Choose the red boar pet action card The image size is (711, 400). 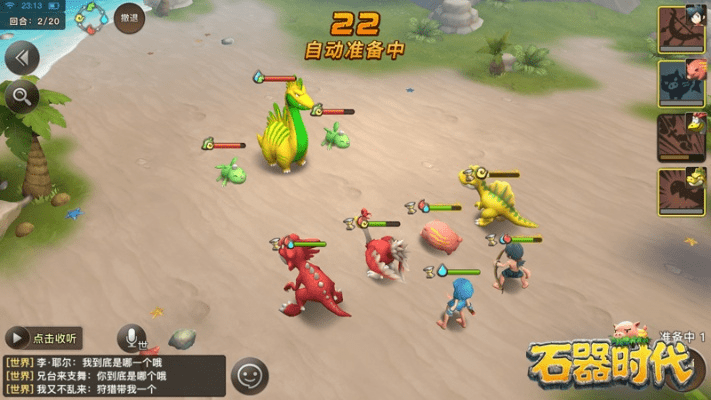(x=681, y=83)
